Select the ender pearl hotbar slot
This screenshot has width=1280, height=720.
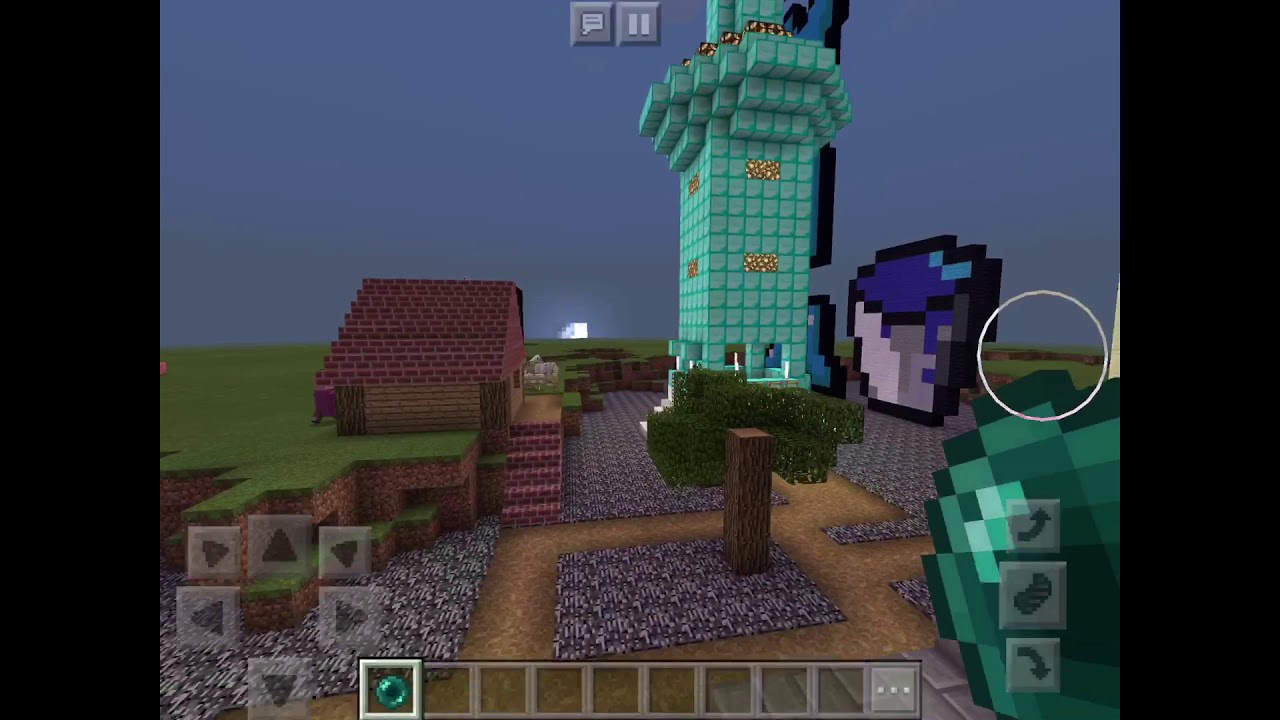point(390,685)
